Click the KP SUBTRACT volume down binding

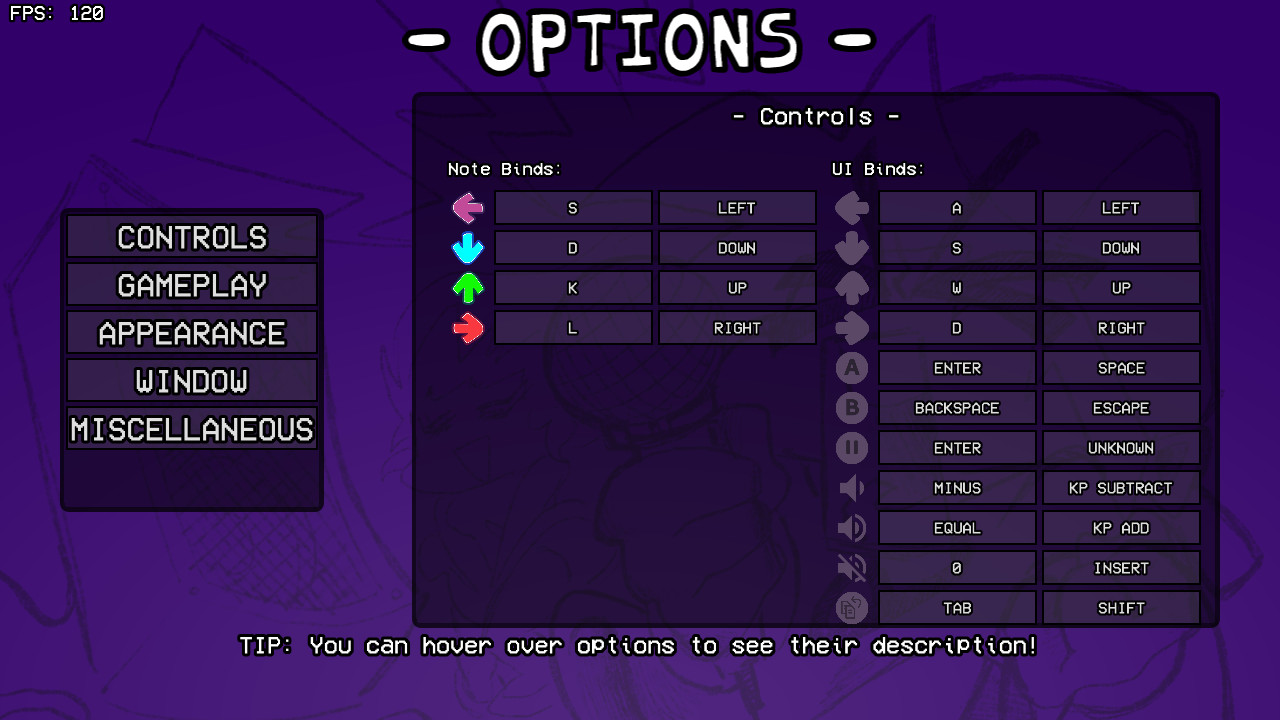coord(1121,487)
